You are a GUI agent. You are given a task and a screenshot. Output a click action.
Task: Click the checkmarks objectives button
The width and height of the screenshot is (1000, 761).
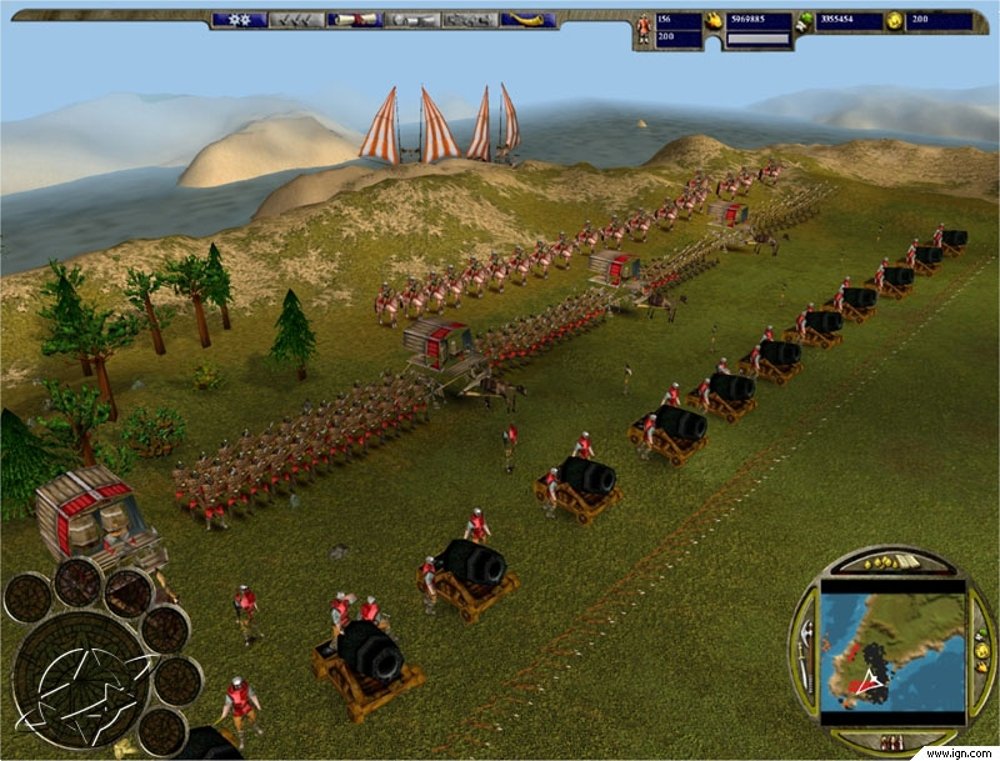click(297, 19)
